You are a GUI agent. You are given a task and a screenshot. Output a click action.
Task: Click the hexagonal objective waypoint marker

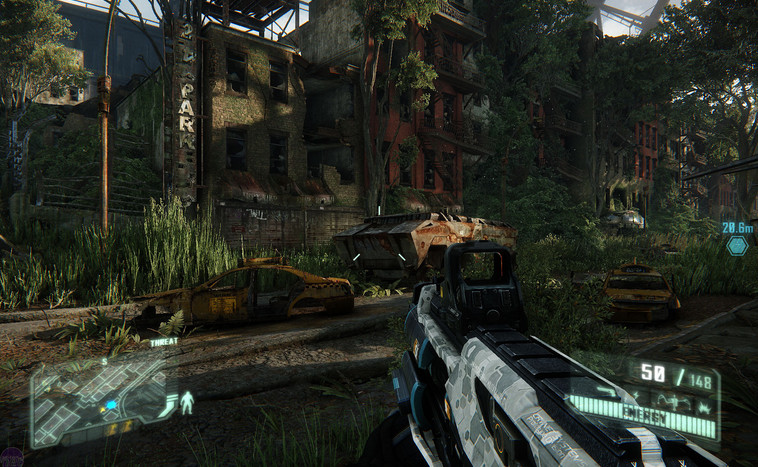(x=737, y=246)
